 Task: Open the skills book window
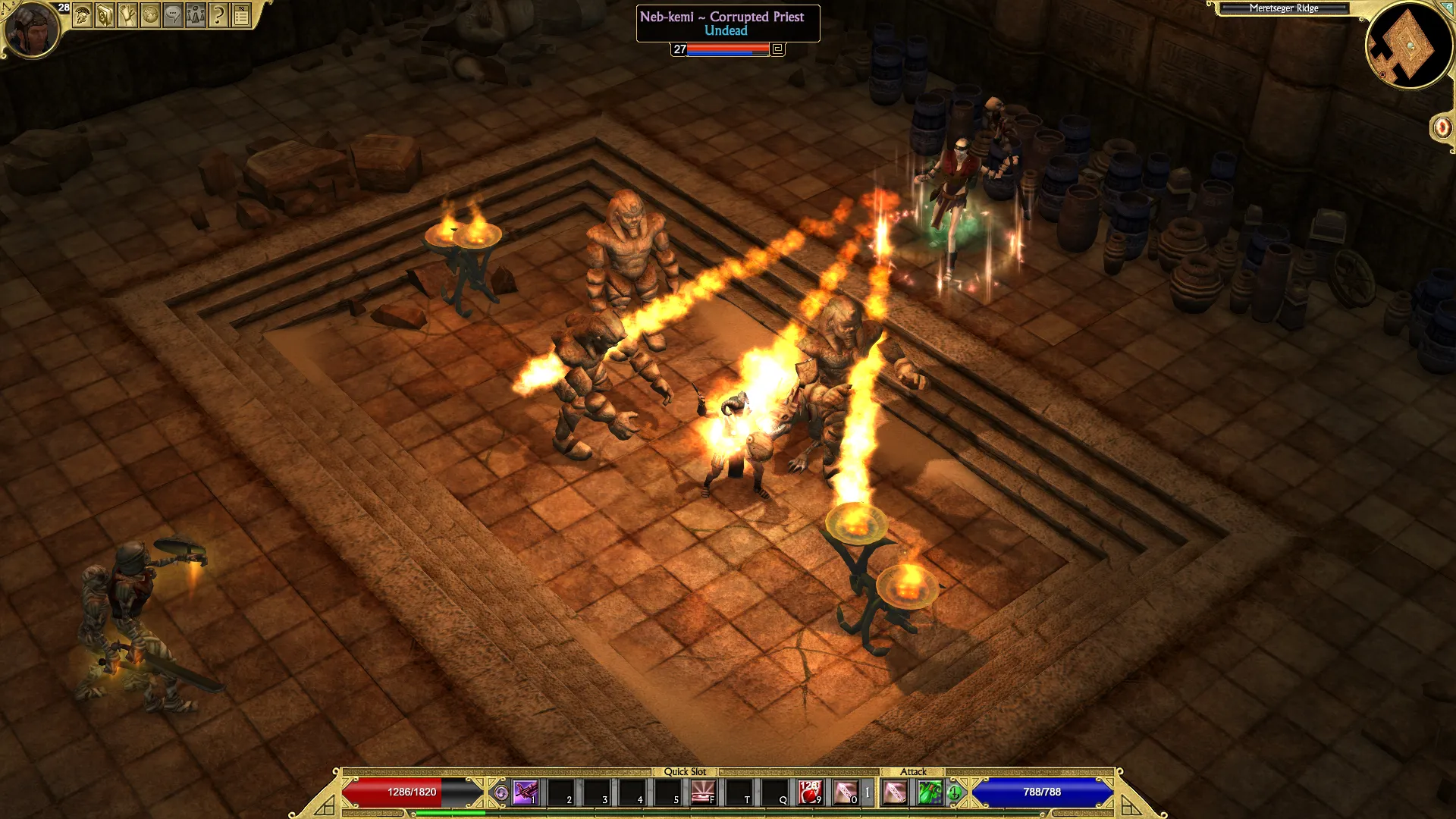tap(105, 14)
